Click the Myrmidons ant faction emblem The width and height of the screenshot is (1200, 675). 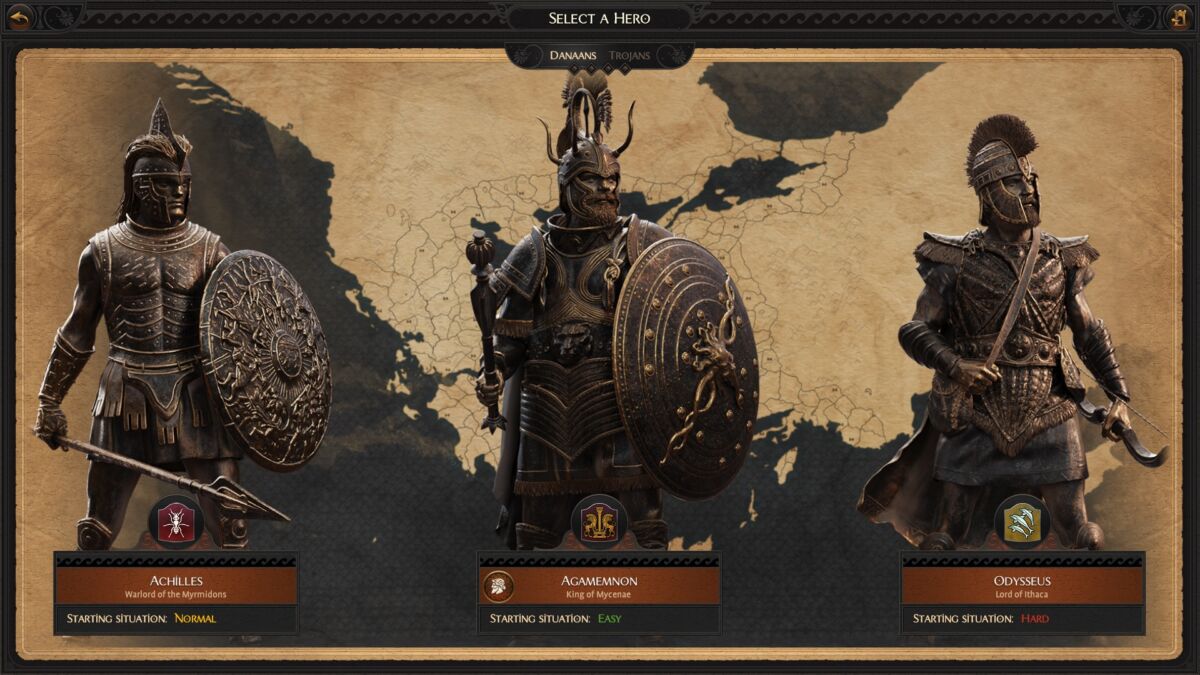pos(176,522)
